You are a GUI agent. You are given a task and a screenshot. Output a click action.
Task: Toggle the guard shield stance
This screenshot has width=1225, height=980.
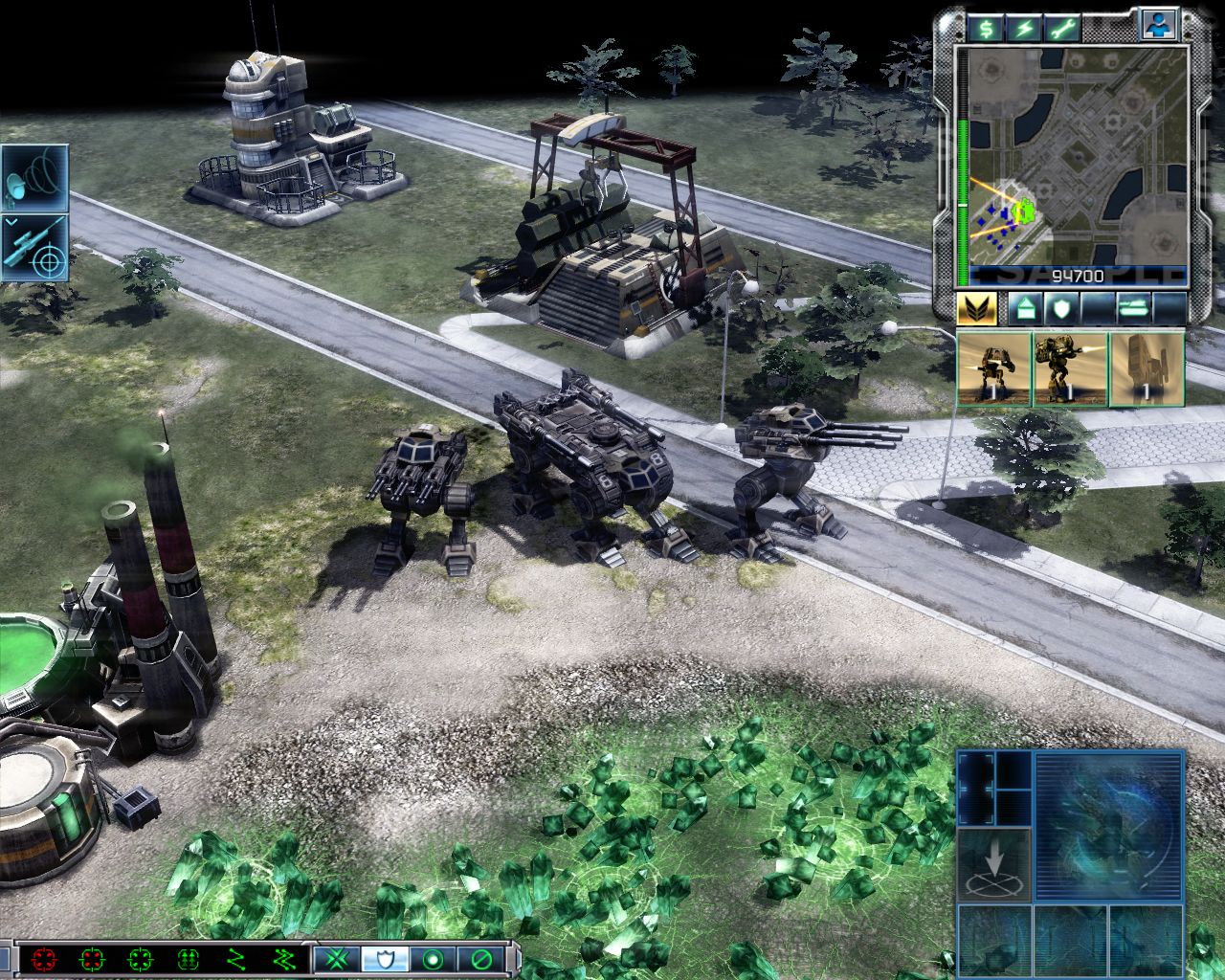(x=383, y=959)
